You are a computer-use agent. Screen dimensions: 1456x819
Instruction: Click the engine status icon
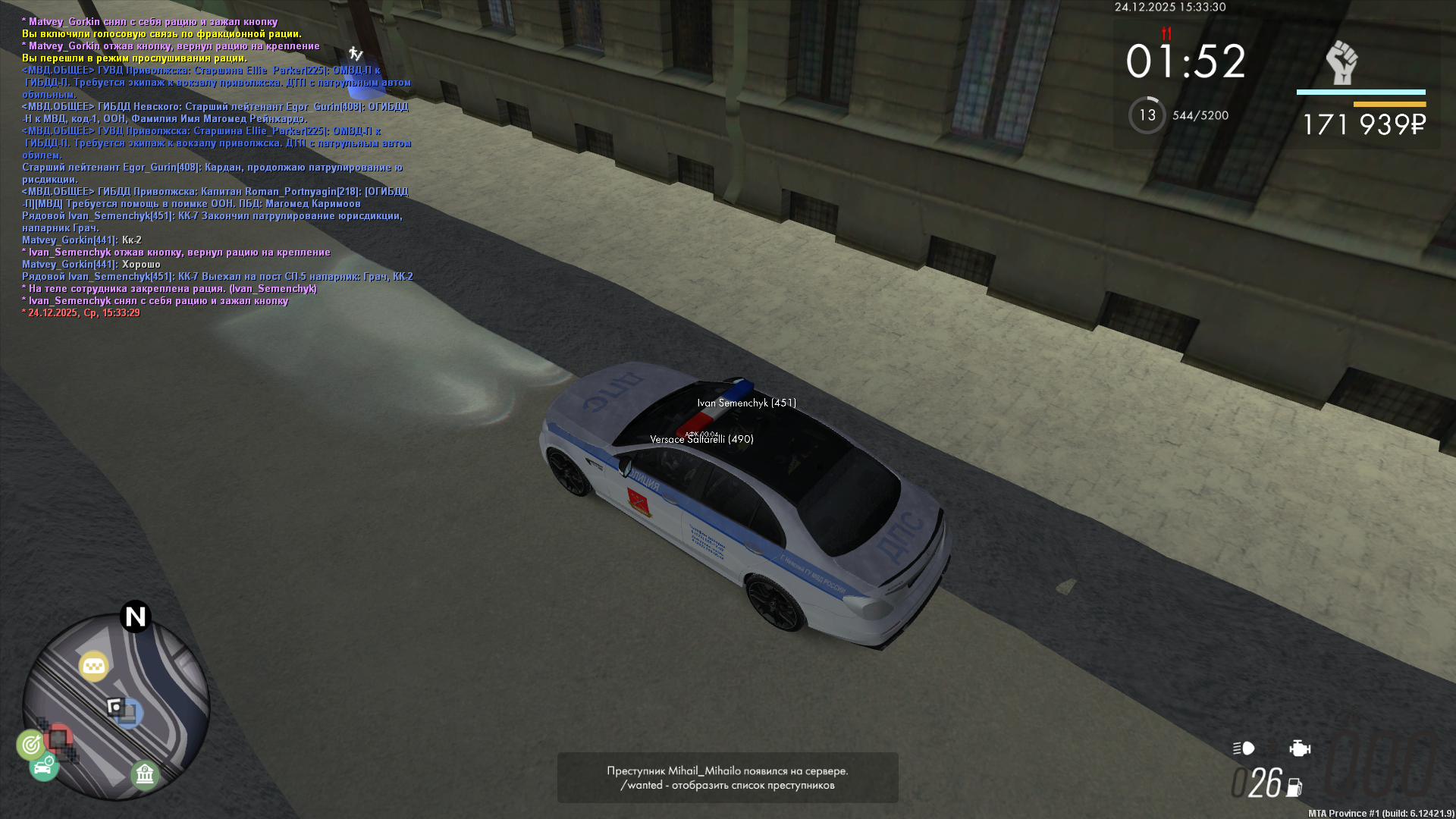[1300, 748]
